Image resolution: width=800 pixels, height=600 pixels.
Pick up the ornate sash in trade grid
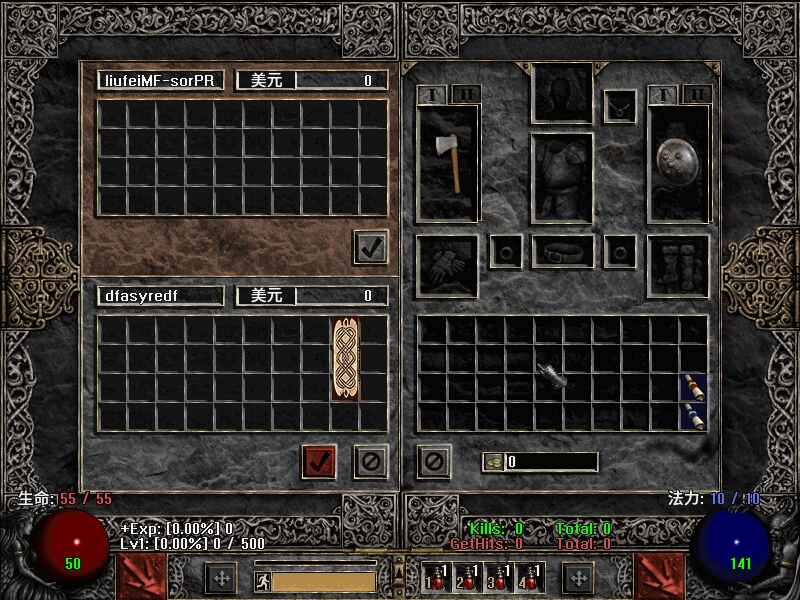pyautogui.click(x=345, y=359)
